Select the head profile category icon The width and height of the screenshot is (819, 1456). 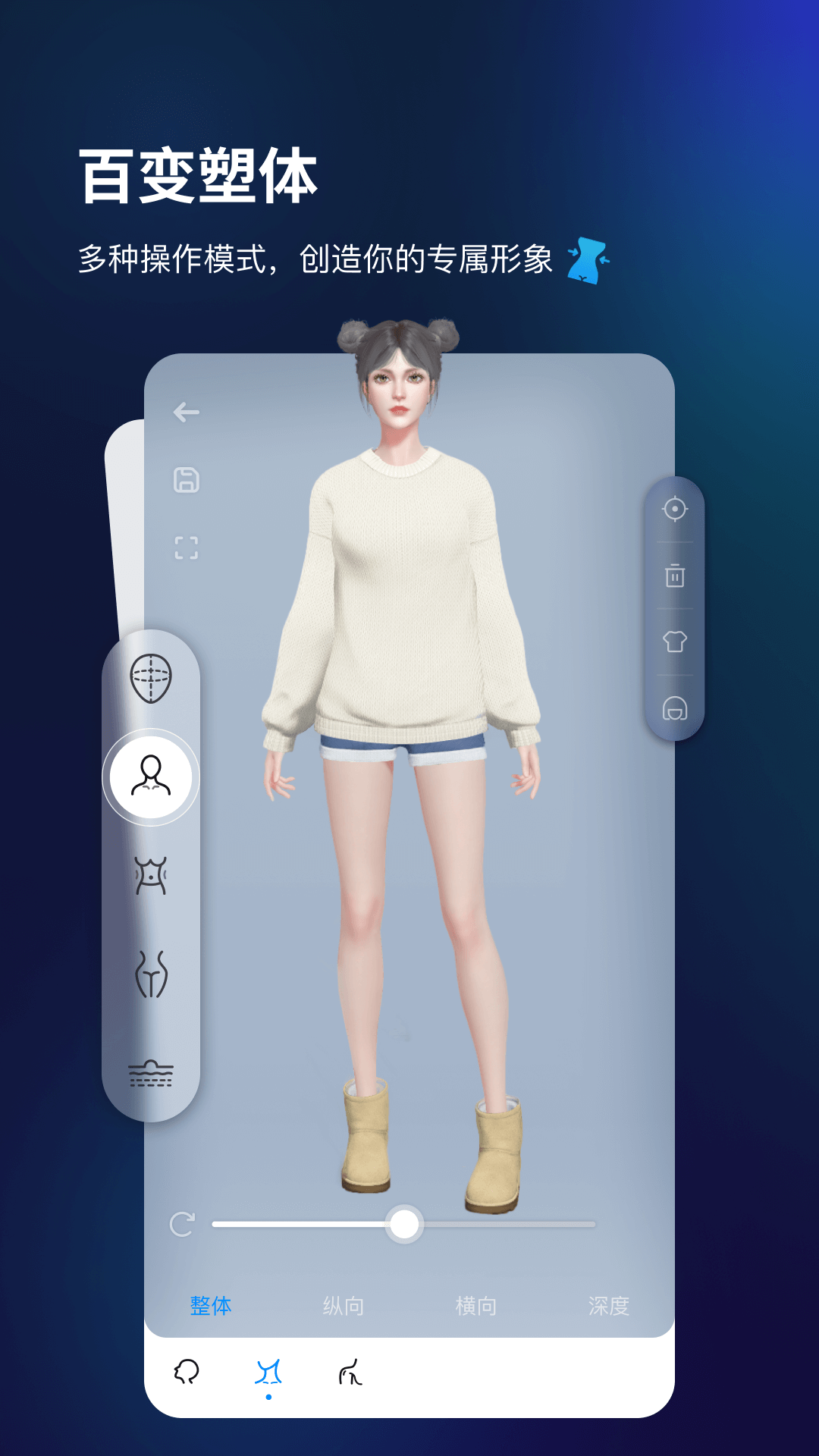click(187, 1372)
